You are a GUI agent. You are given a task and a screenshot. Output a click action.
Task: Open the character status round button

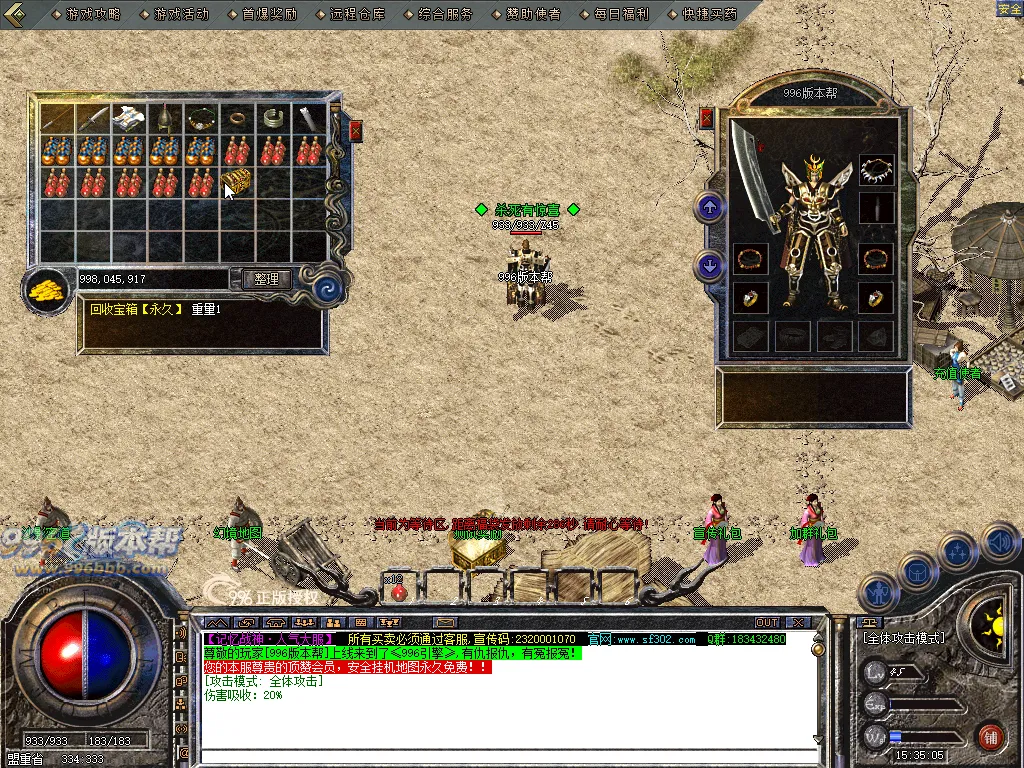(879, 592)
